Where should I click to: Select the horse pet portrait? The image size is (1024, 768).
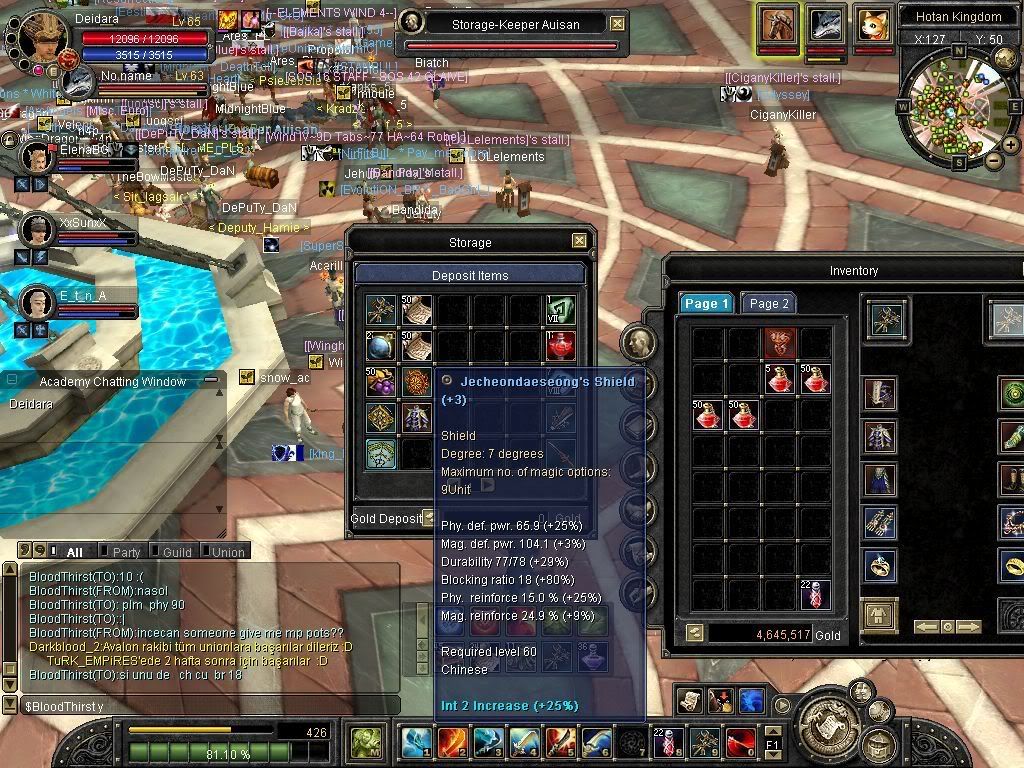pyautogui.click(x=777, y=24)
